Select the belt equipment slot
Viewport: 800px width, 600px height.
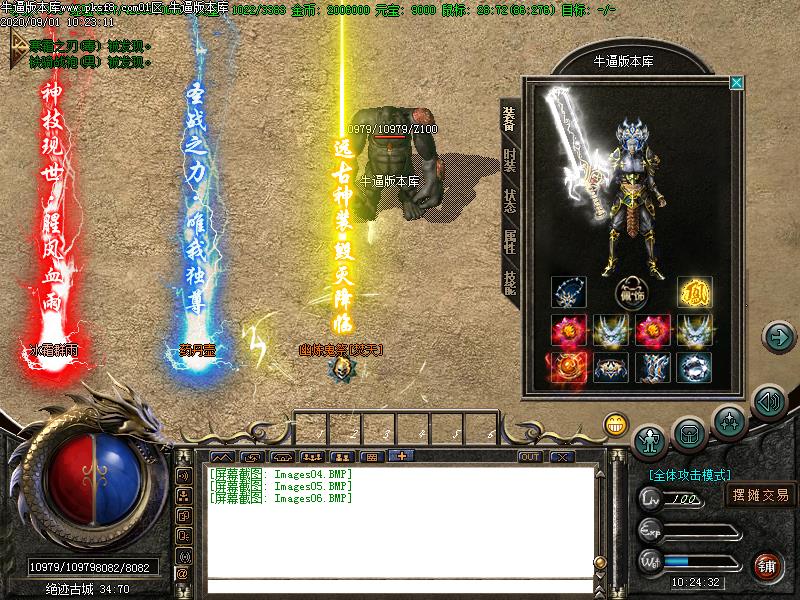click(x=610, y=367)
